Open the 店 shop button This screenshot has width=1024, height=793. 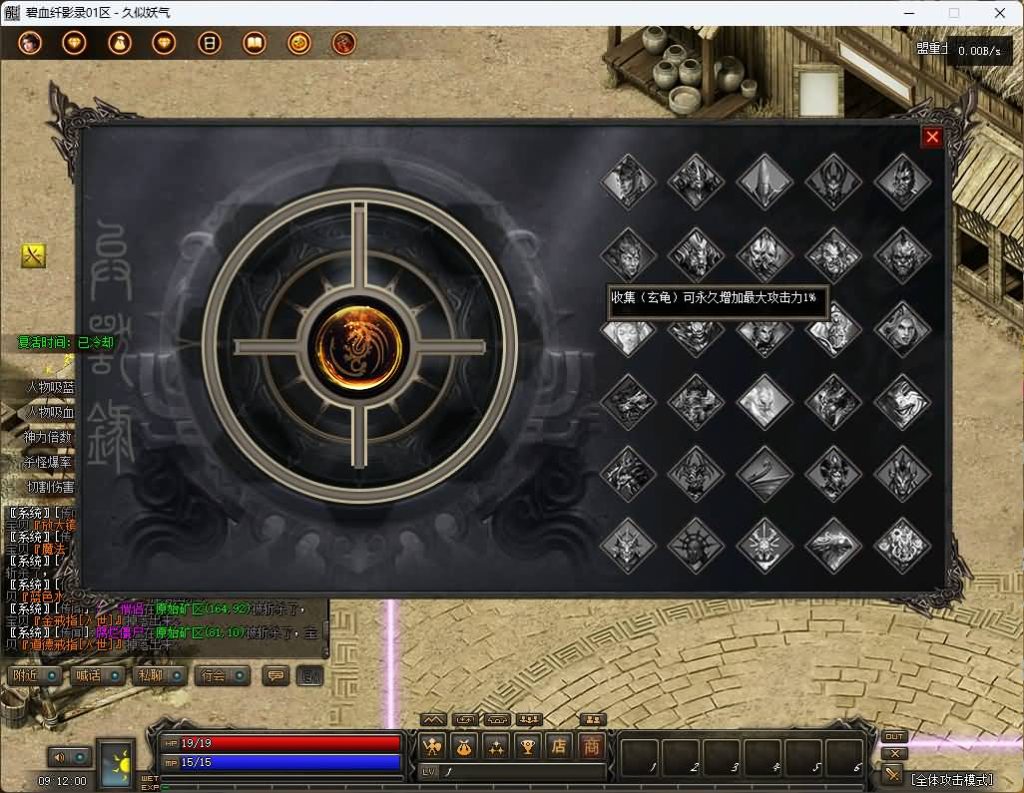click(560, 746)
